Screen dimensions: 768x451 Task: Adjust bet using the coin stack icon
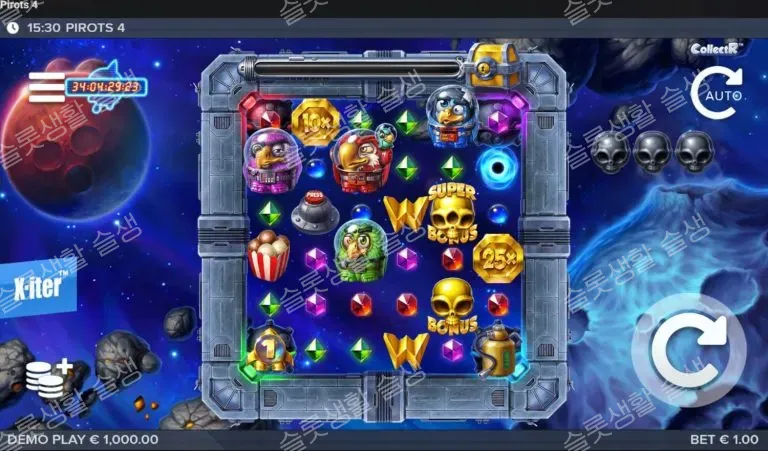48,378
